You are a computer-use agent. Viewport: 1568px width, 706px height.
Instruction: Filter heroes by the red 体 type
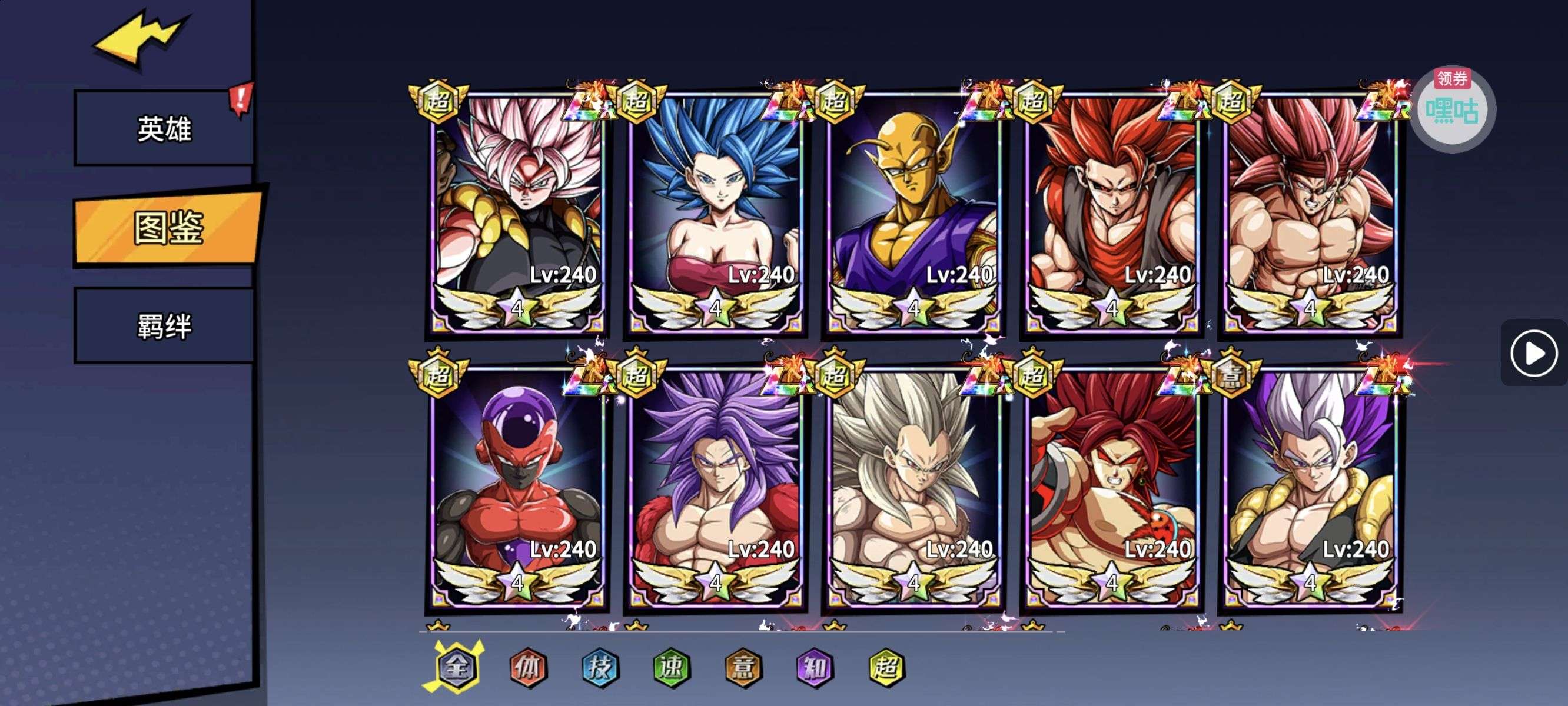point(528,668)
